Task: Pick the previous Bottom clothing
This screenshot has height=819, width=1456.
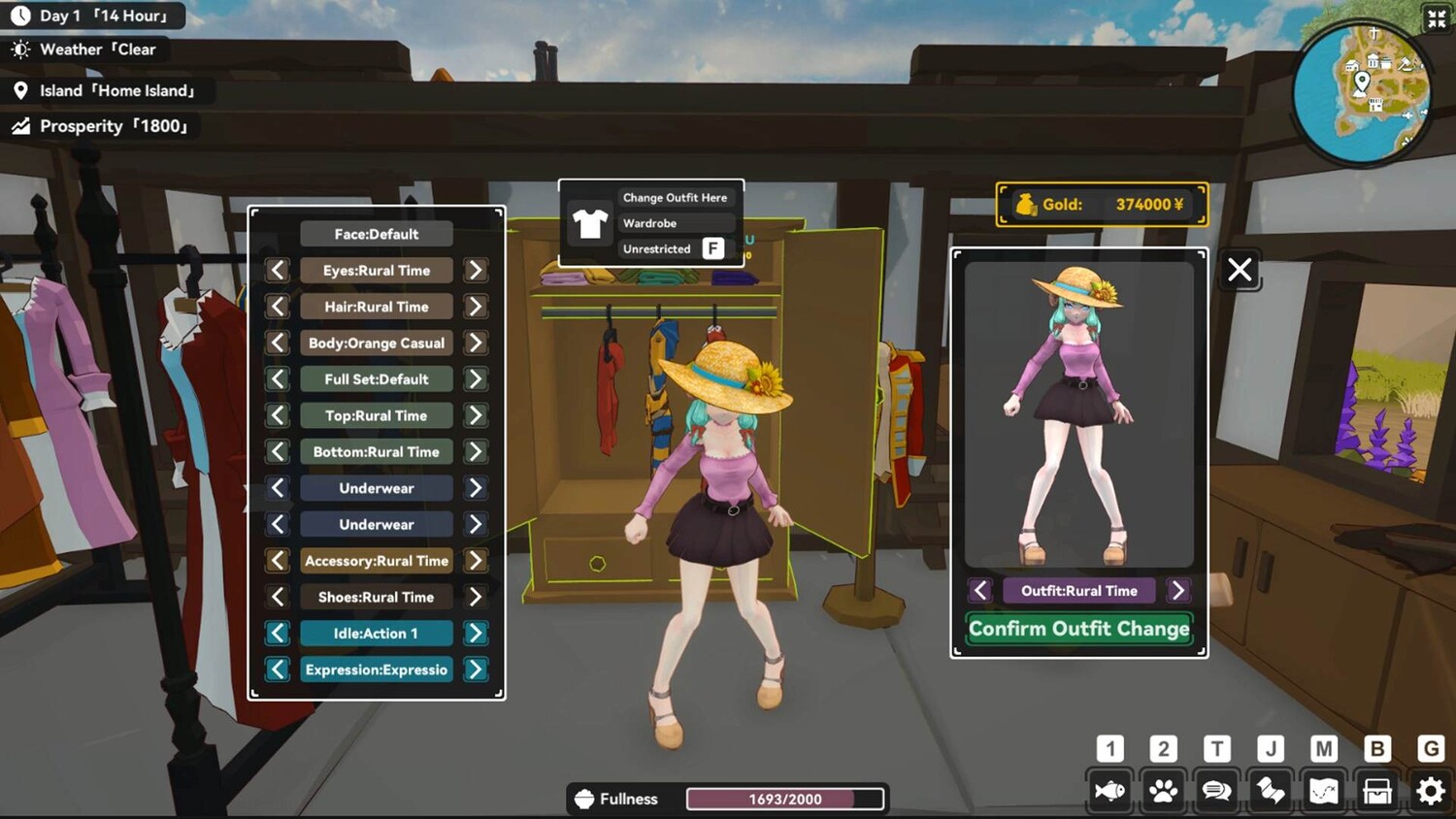Action: click(x=278, y=452)
